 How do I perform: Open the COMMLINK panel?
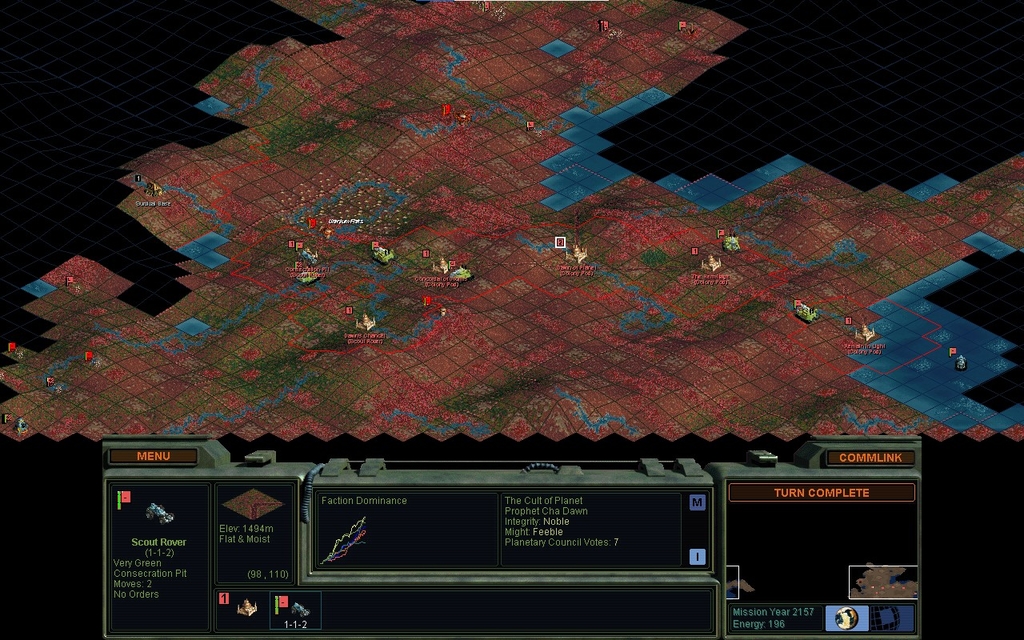tap(870, 458)
